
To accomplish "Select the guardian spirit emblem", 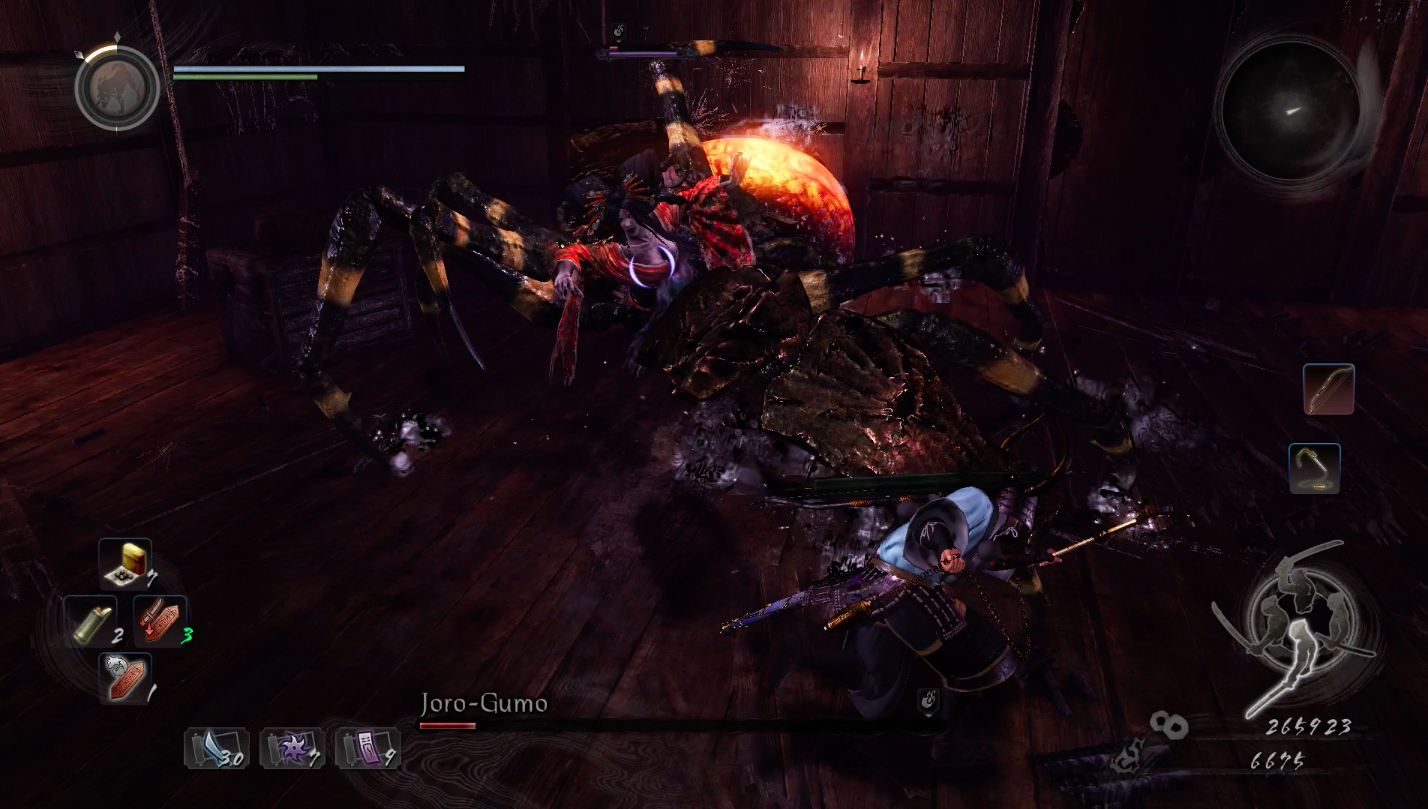I will click(x=117, y=88).
